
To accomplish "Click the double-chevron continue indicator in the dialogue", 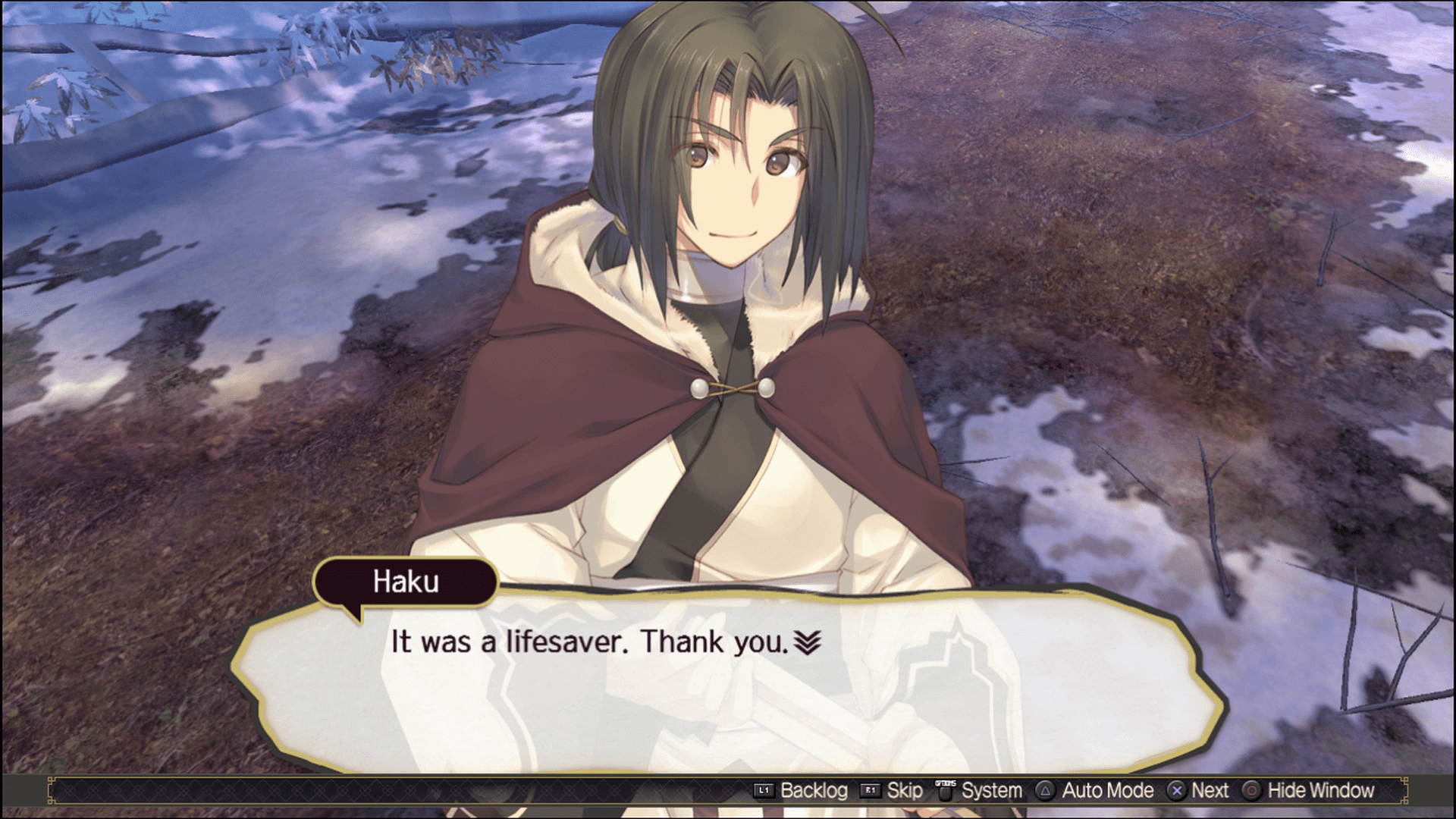I will [808, 641].
